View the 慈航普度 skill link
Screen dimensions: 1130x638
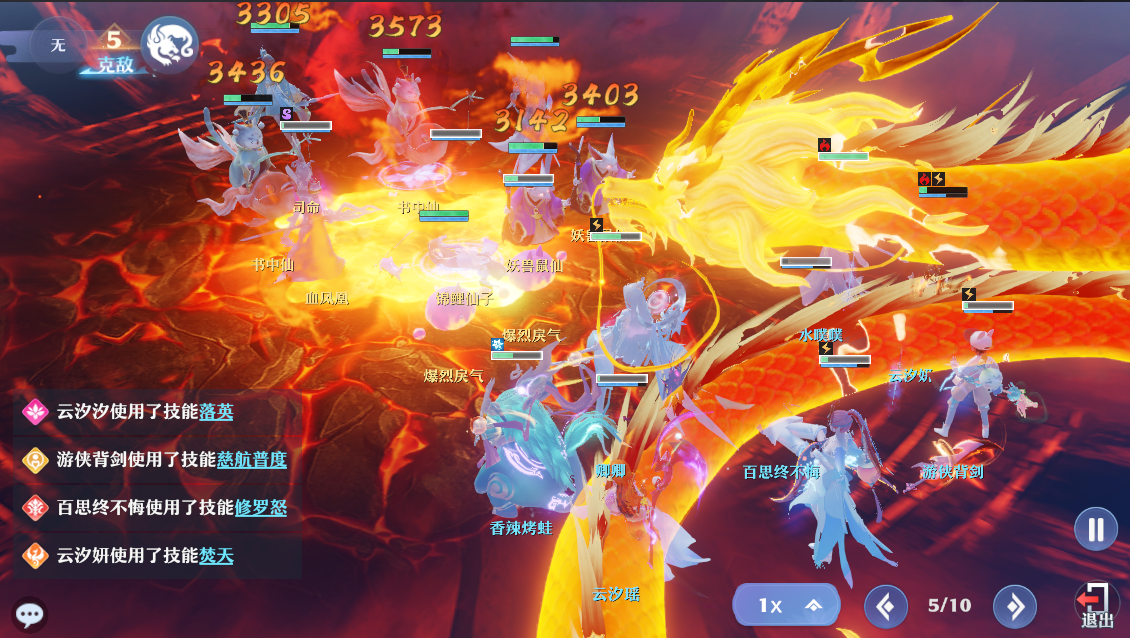pos(252,459)
